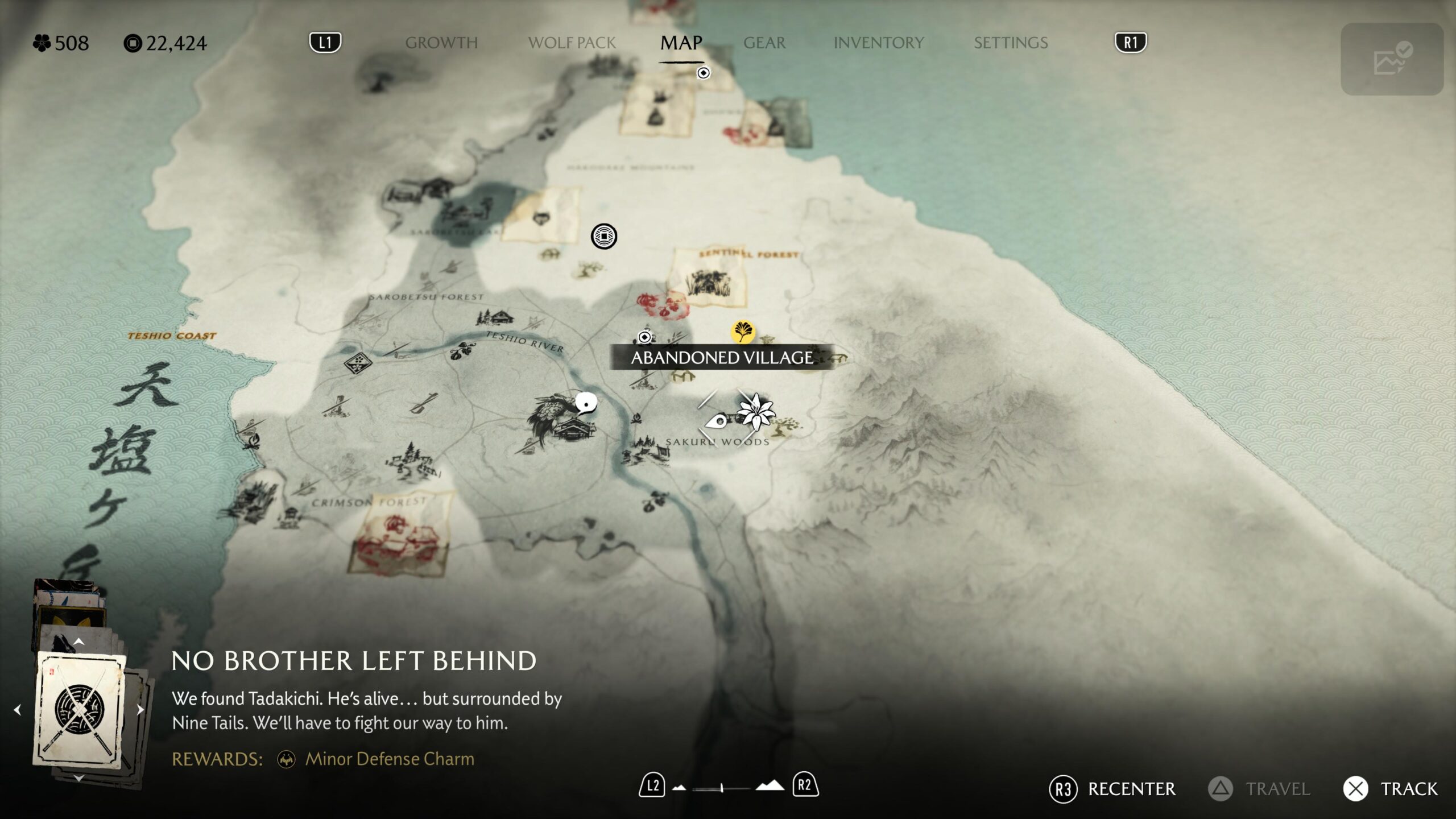Click the map zoom level slider

click(x=722, y=788)
